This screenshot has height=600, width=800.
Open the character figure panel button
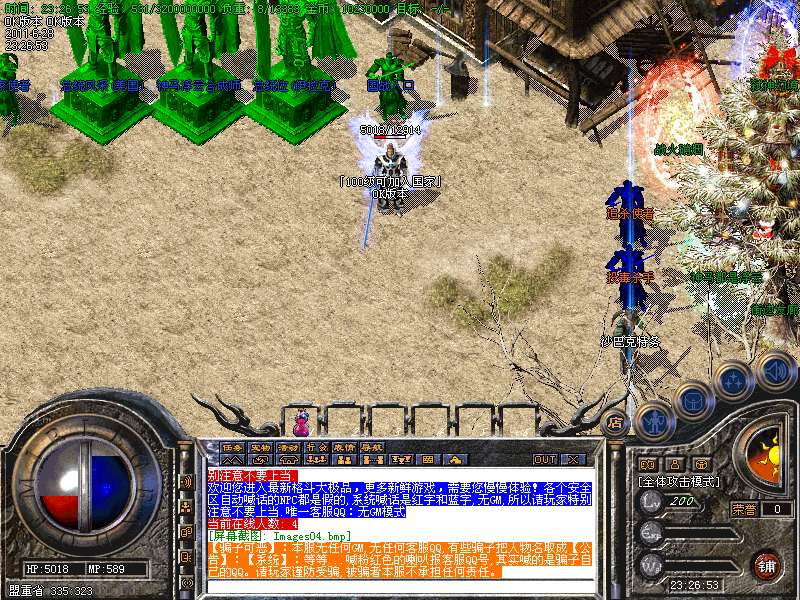pyautogui.click(x=653, y=420)
